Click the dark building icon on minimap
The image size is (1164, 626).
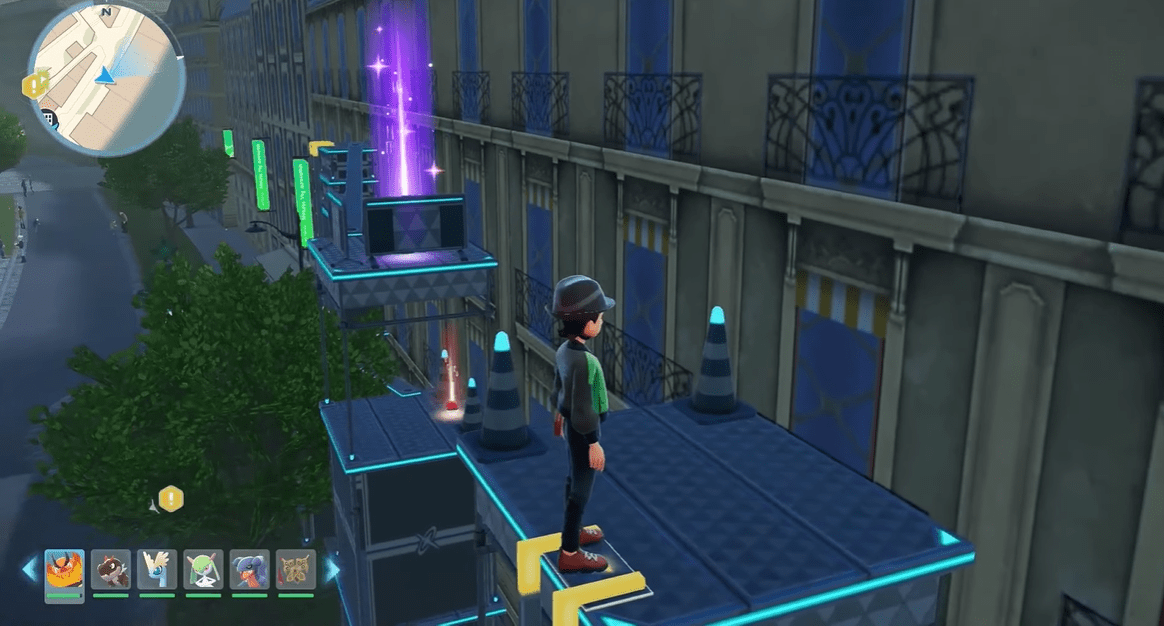click(x=47, y=119)
